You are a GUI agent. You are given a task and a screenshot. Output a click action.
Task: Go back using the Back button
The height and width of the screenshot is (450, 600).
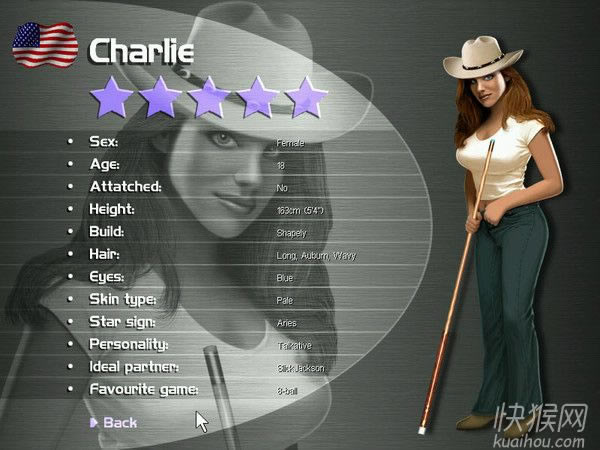tap(118, 422)
